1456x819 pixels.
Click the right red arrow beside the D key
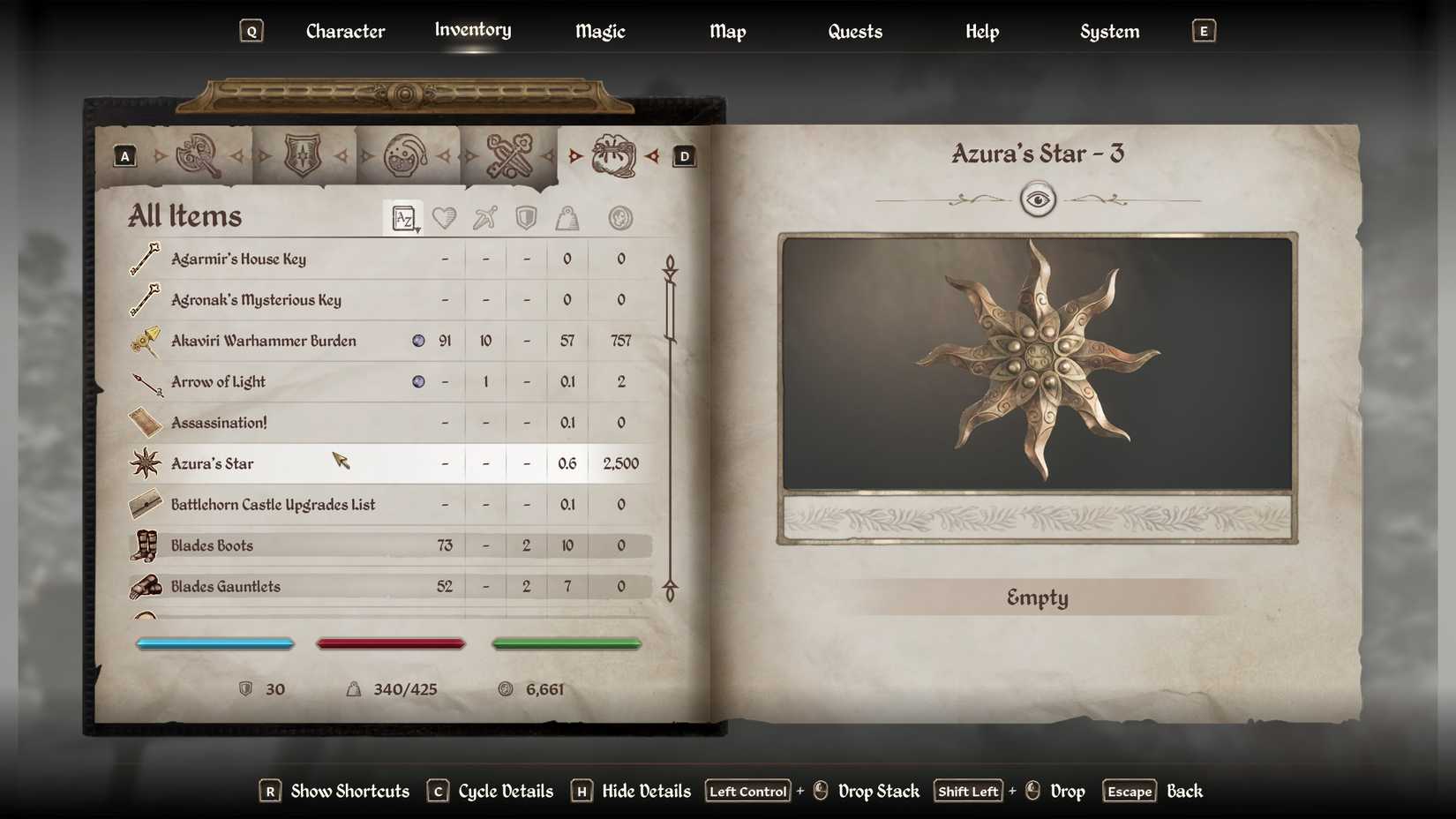pos(654,155)
